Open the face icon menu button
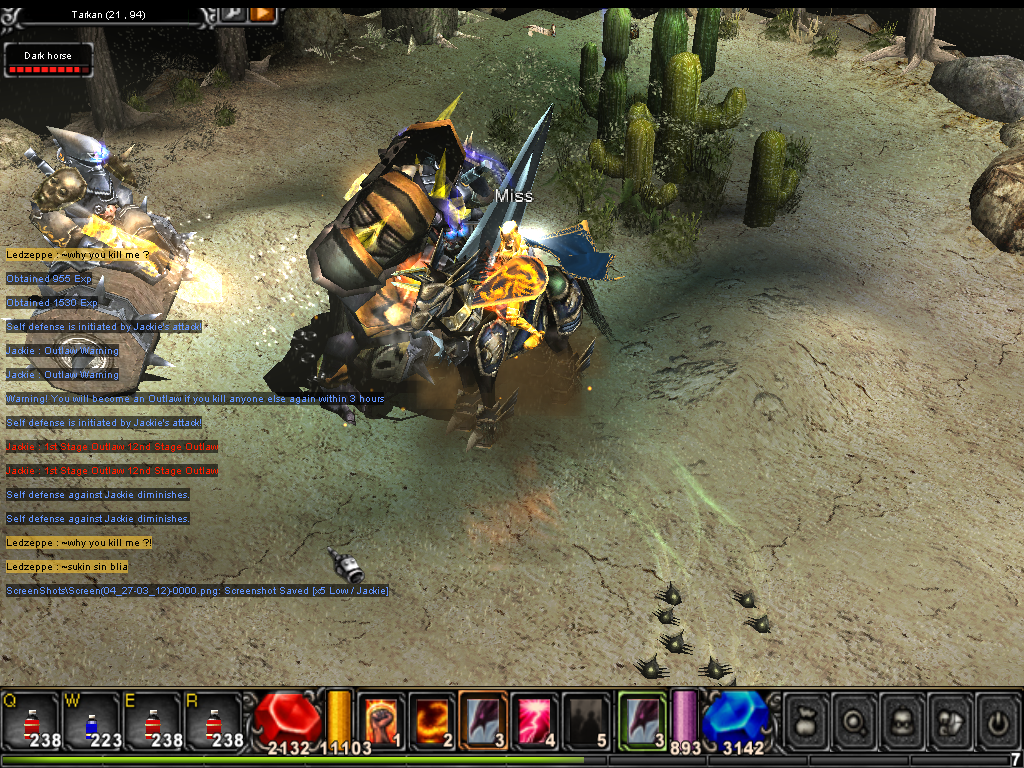Viewport: 1024px width, 768px height. point(902,721)
